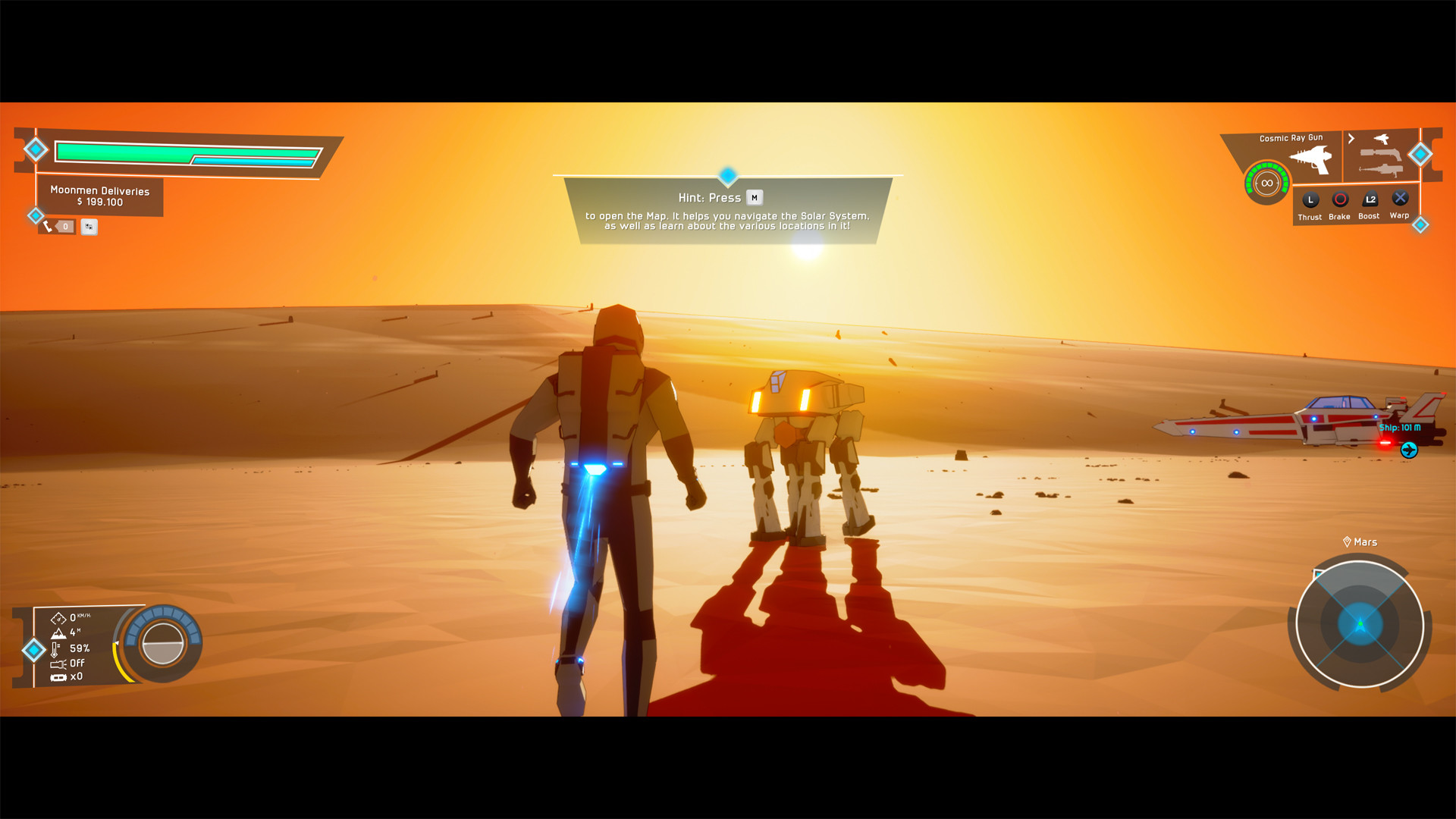Click the speedometer icon showing 0 KM/H

(x=58, y=619)
